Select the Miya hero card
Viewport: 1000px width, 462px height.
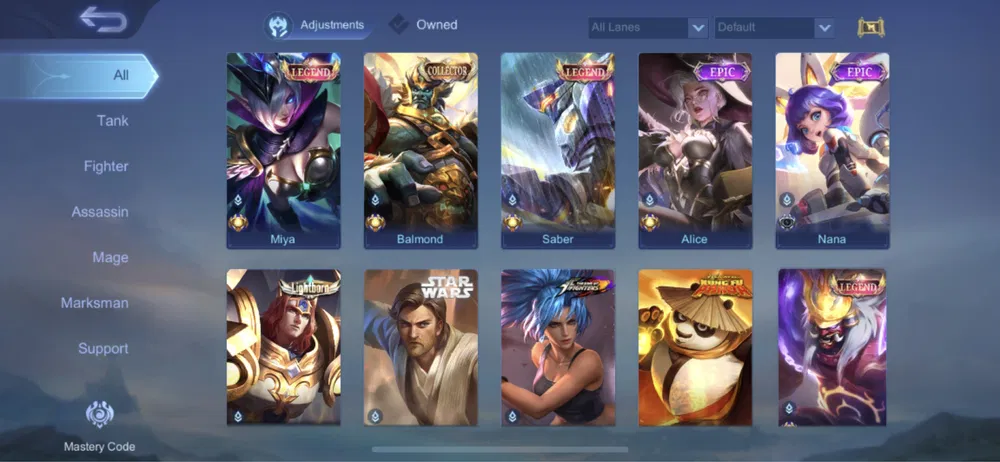pos(283,150)
